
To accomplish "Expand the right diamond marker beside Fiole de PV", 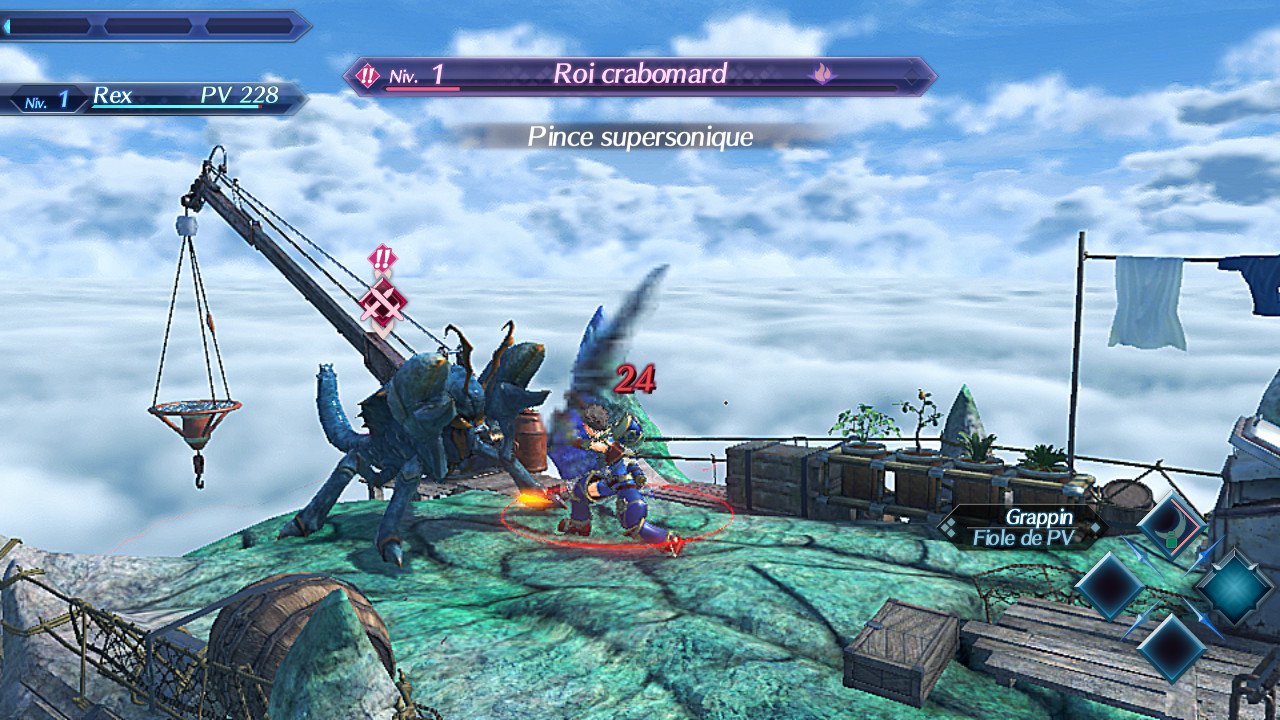I will tap(1095, 528).
